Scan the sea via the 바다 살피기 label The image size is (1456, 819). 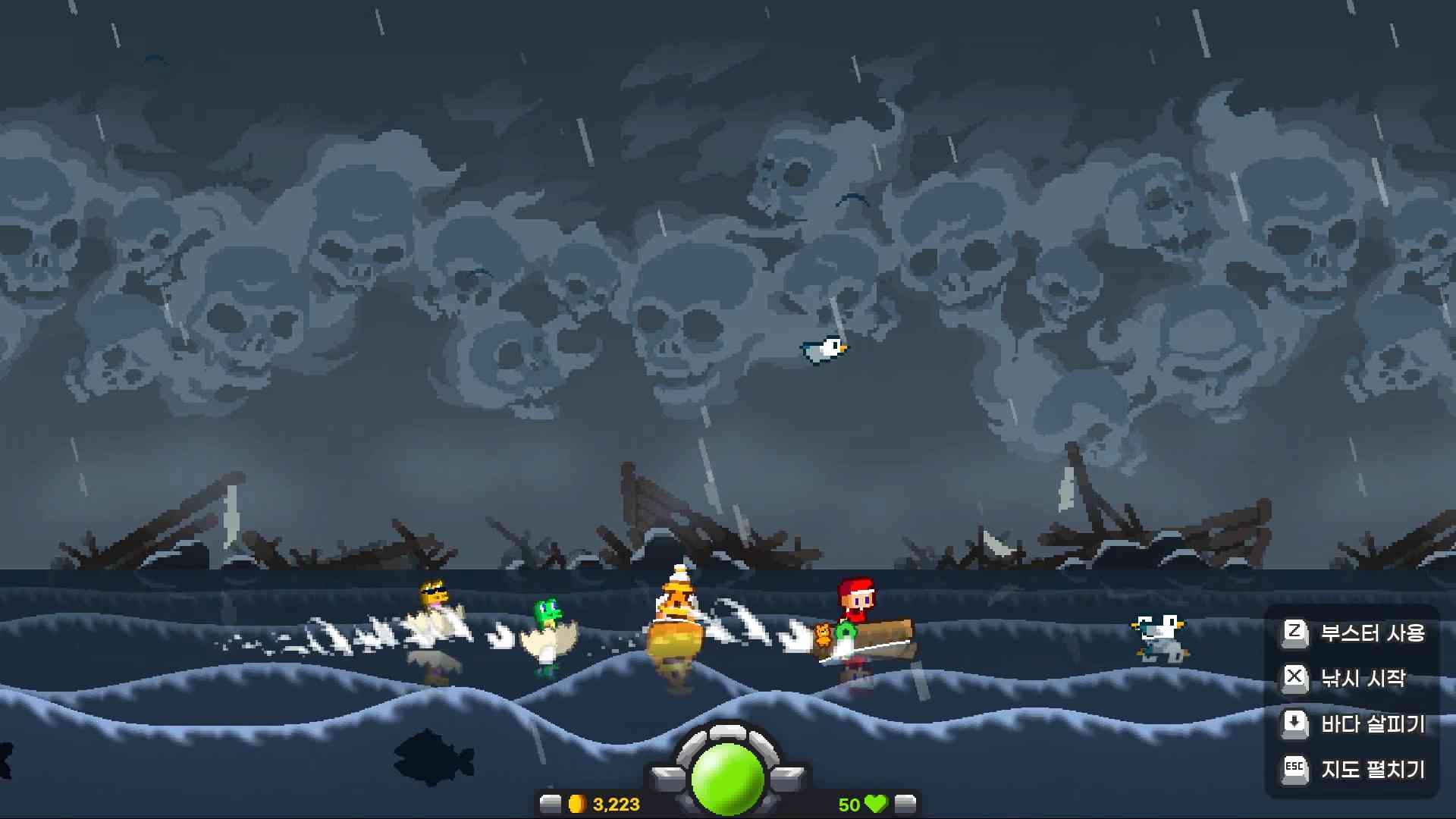pyautogui.click(x=1375, y=724)
